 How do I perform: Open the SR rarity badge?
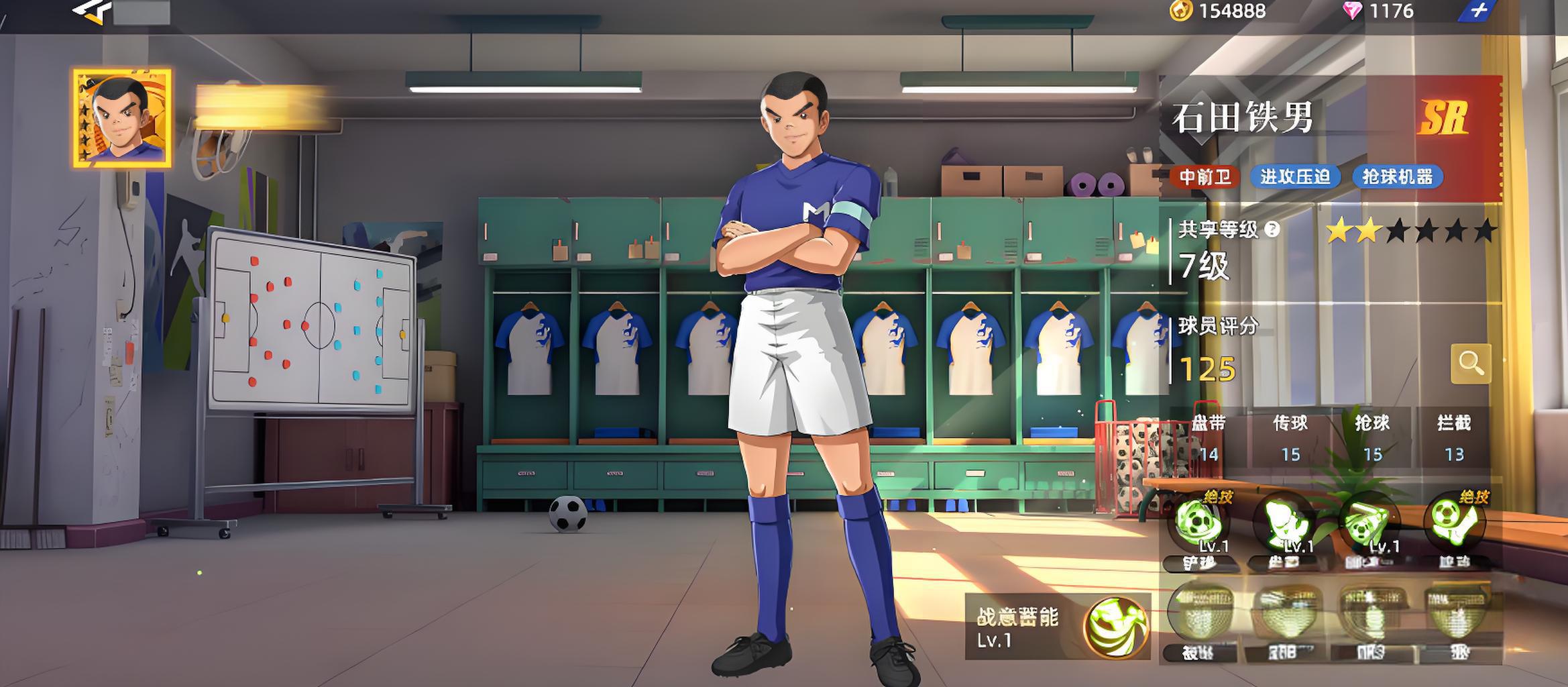point(1443,119)
